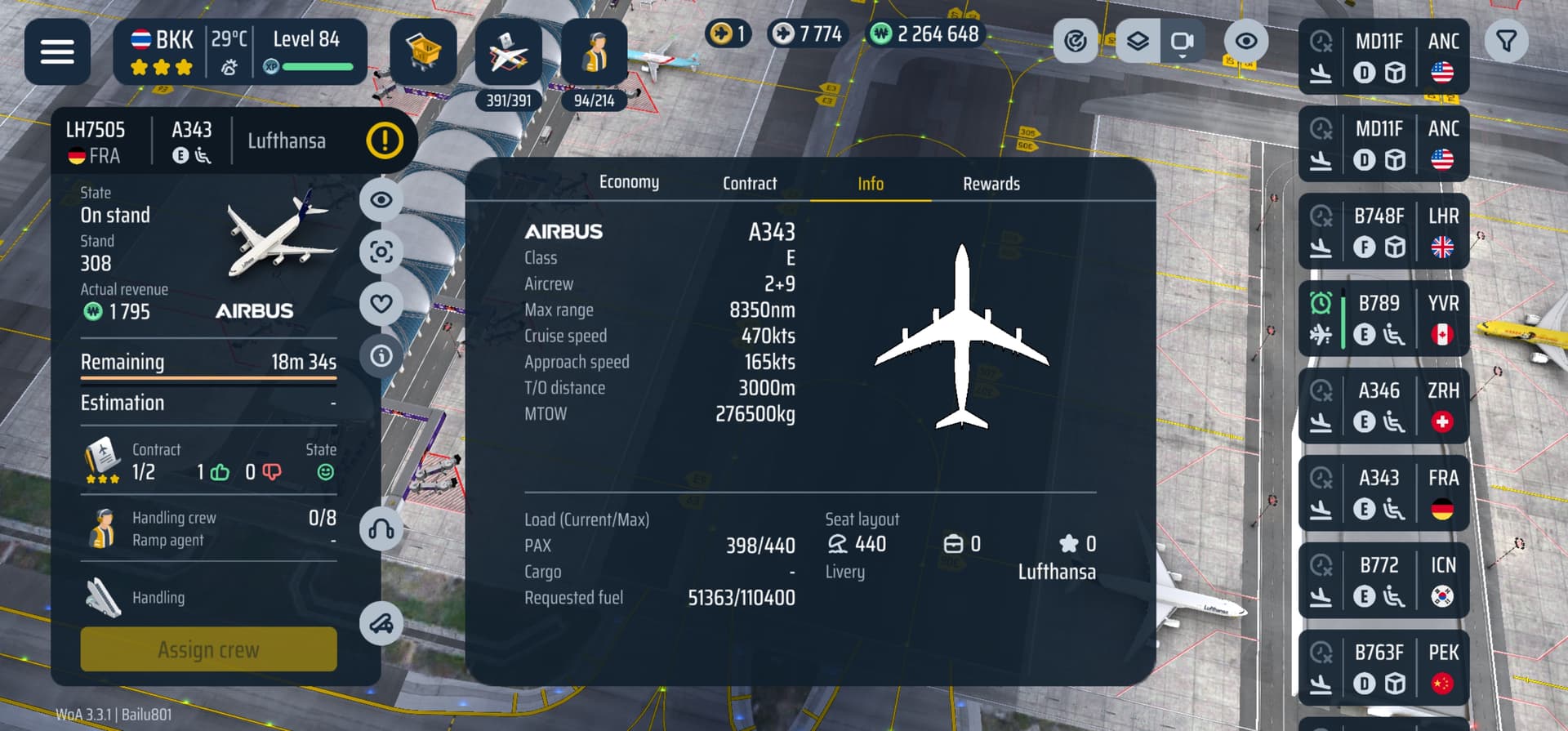Open the aircraft fleet panel

pos(508,54)
